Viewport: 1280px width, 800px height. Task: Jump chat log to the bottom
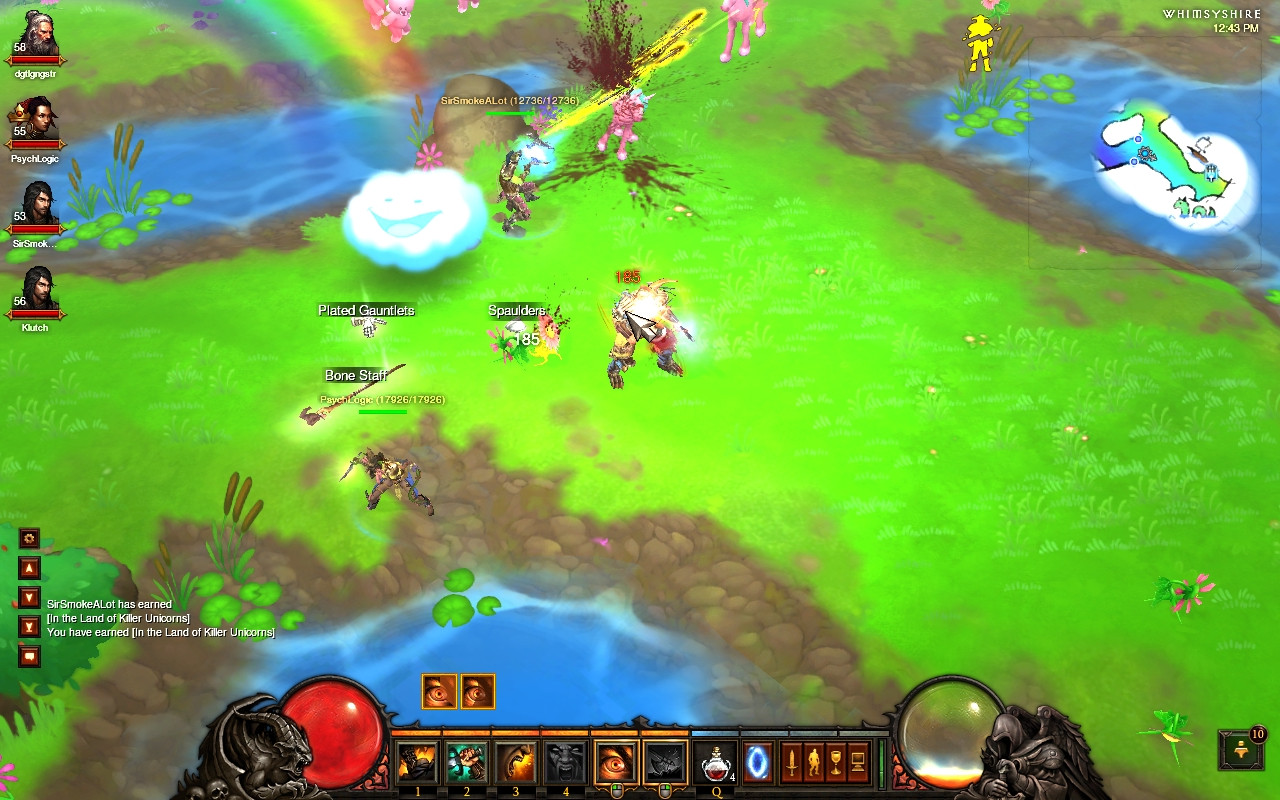(30, 627)
